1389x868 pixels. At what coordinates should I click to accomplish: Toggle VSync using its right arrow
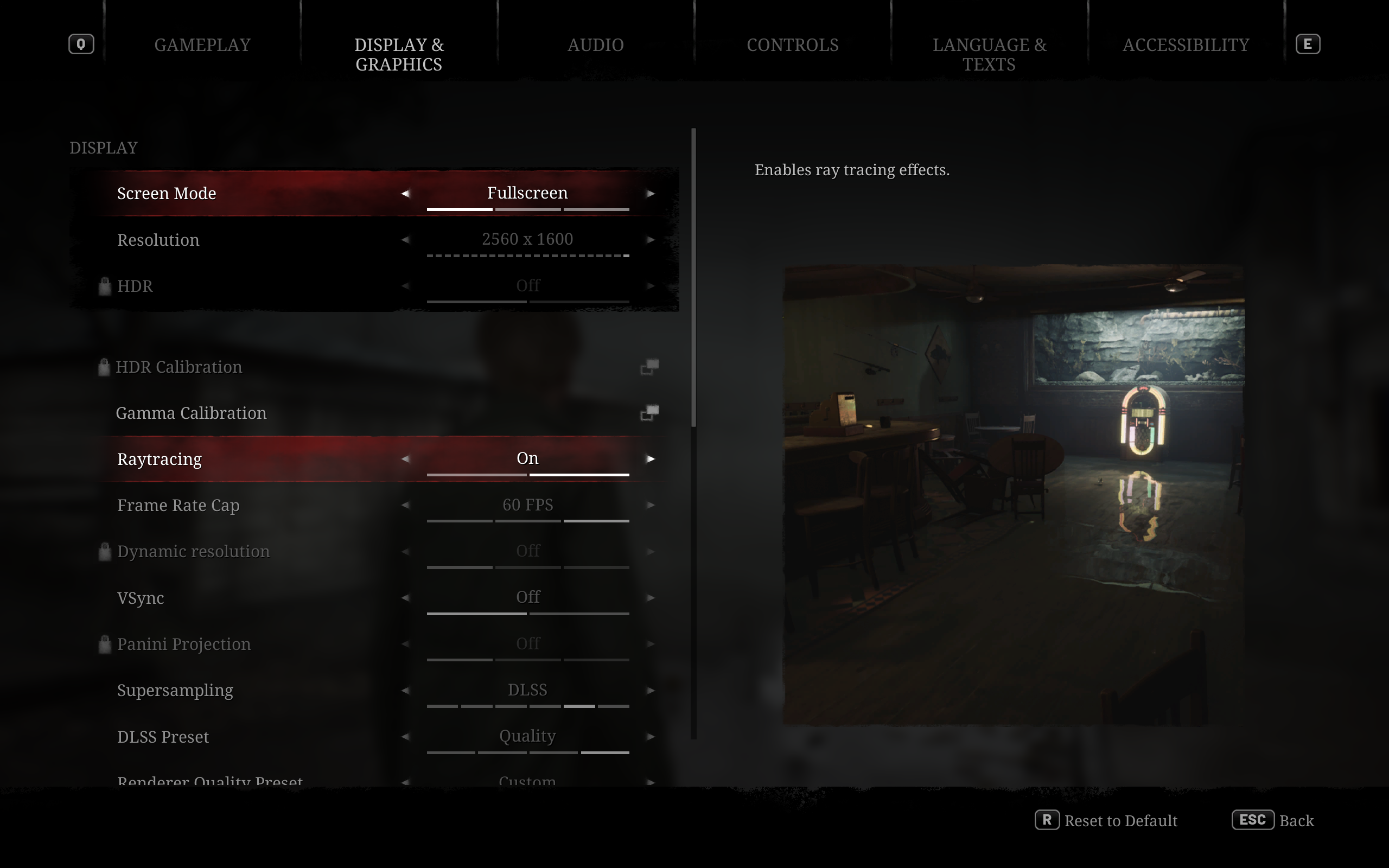tap(651, 598)
